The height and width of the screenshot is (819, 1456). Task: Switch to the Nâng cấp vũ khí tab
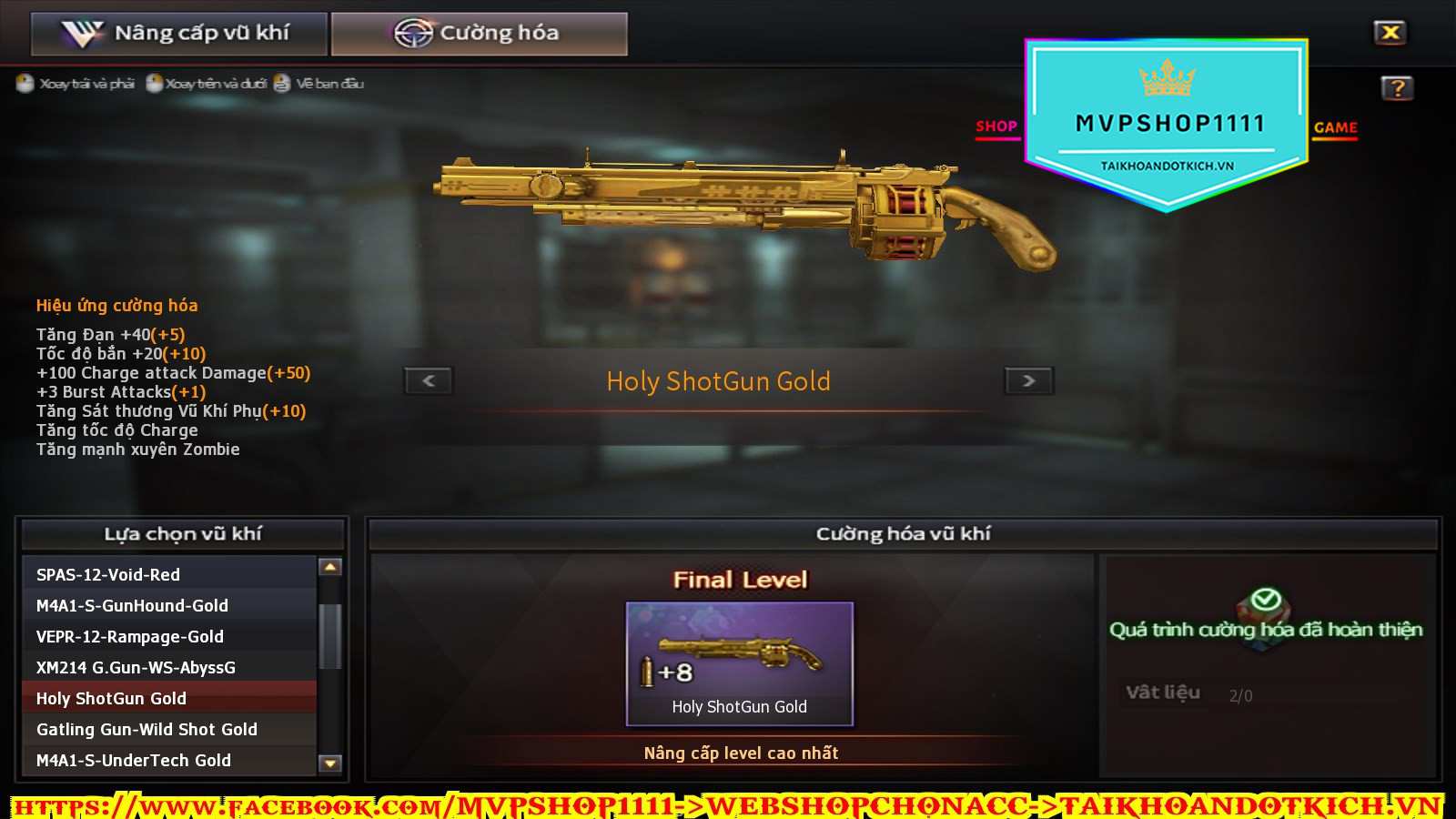[x=178, y=34]
